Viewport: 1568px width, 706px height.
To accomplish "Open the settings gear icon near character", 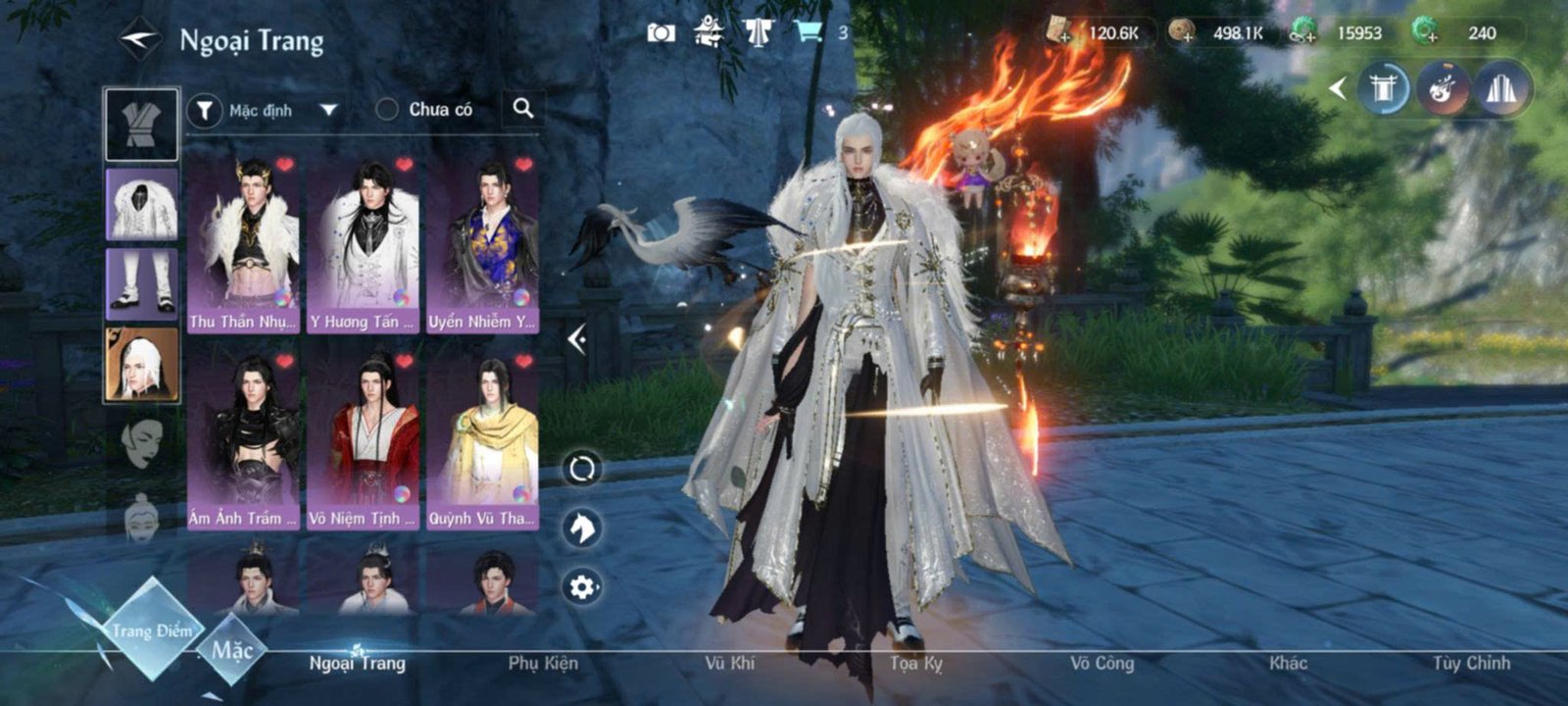I will click(580, 585).
